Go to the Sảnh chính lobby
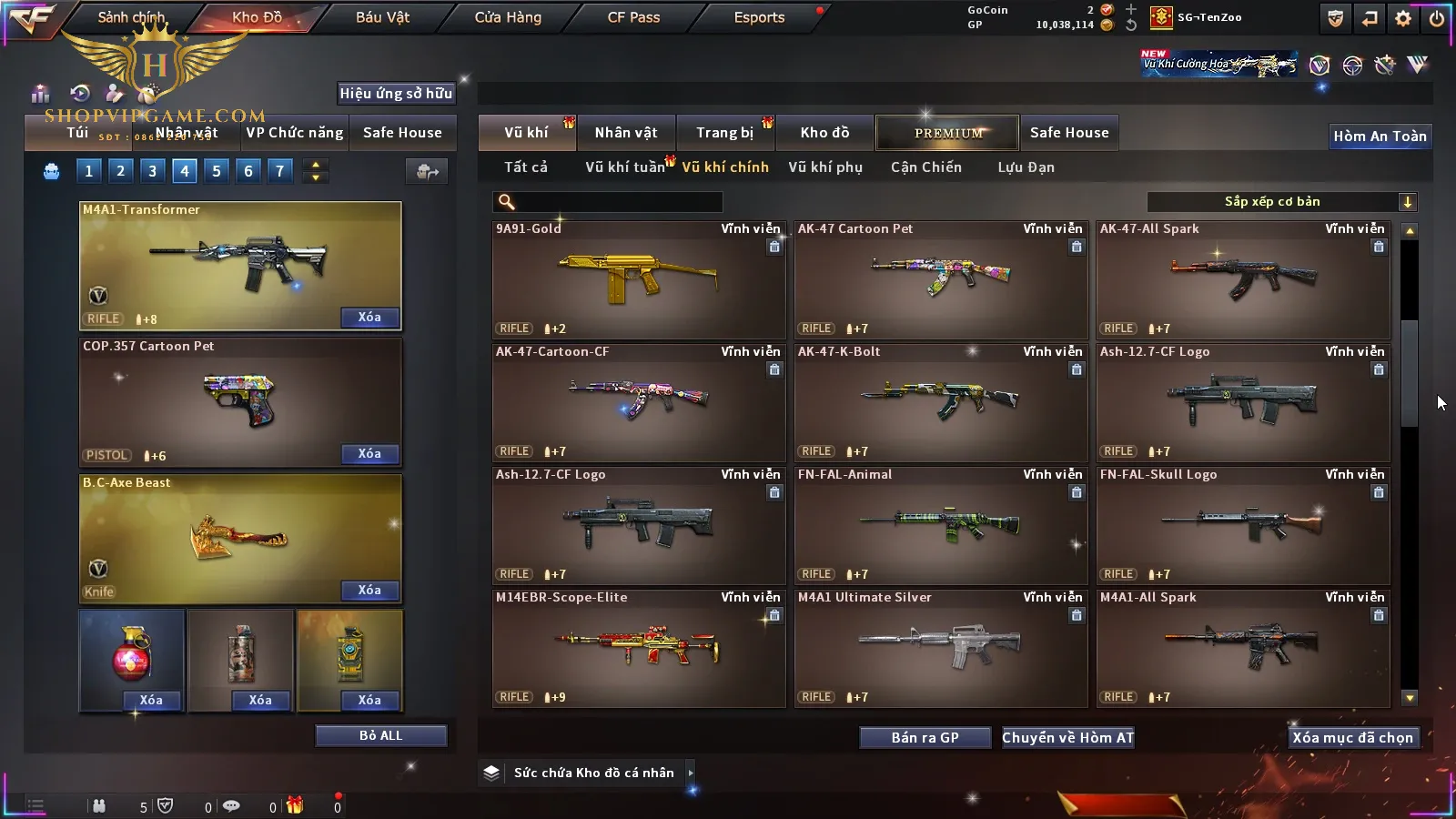Viewport: 1456px width, 819px height. click(131, 17)
